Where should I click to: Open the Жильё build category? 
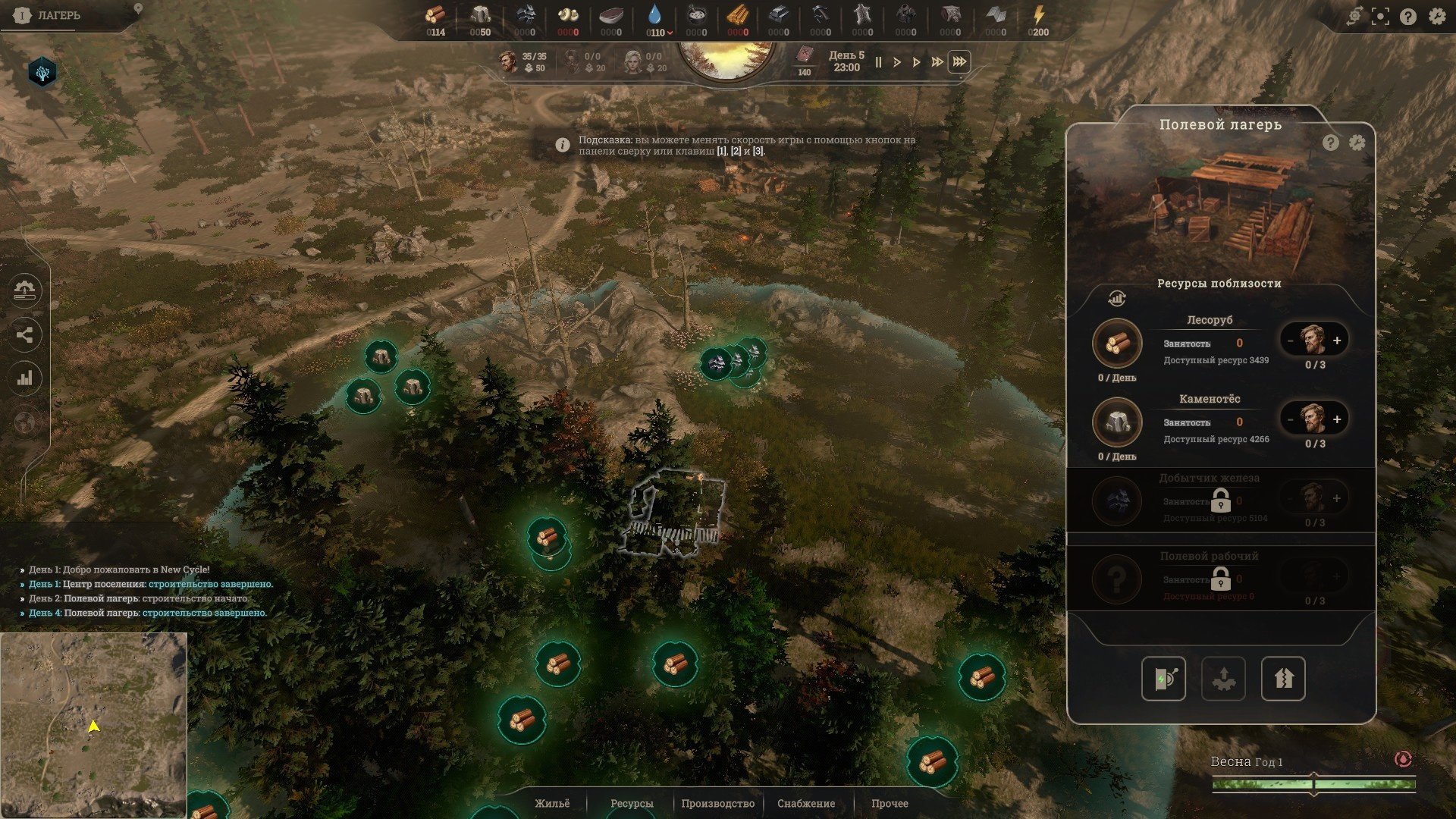[551, 803]
